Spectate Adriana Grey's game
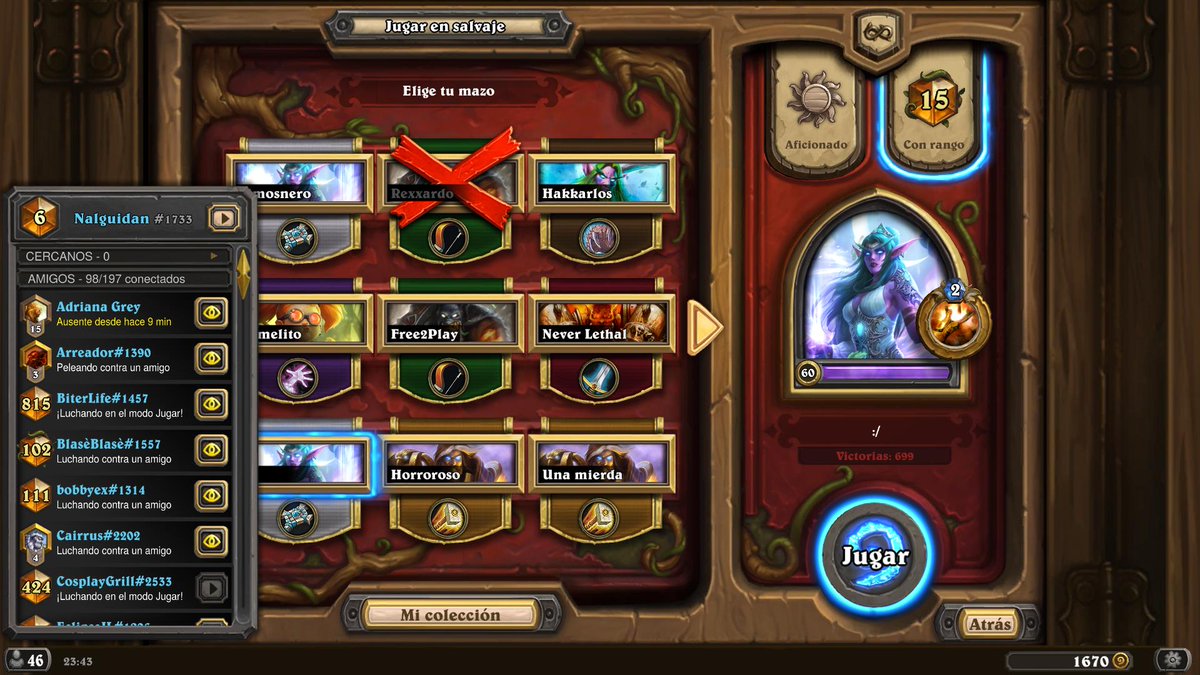1200x675 pixels. [211, 312]
